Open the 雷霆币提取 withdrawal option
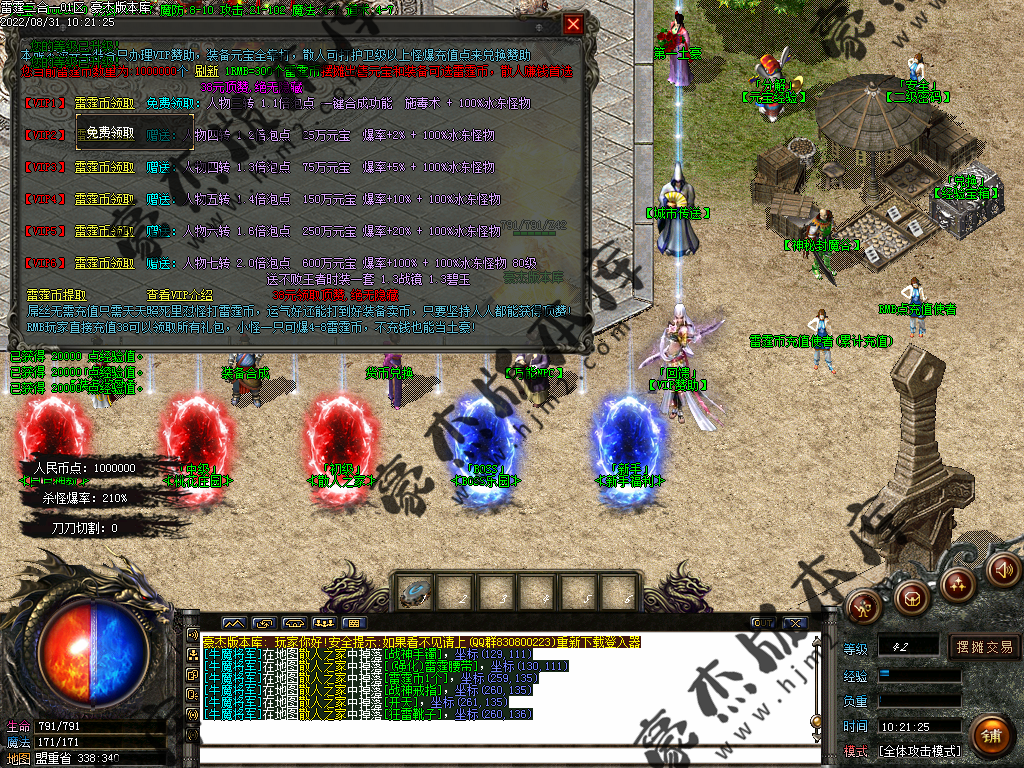 56,296
